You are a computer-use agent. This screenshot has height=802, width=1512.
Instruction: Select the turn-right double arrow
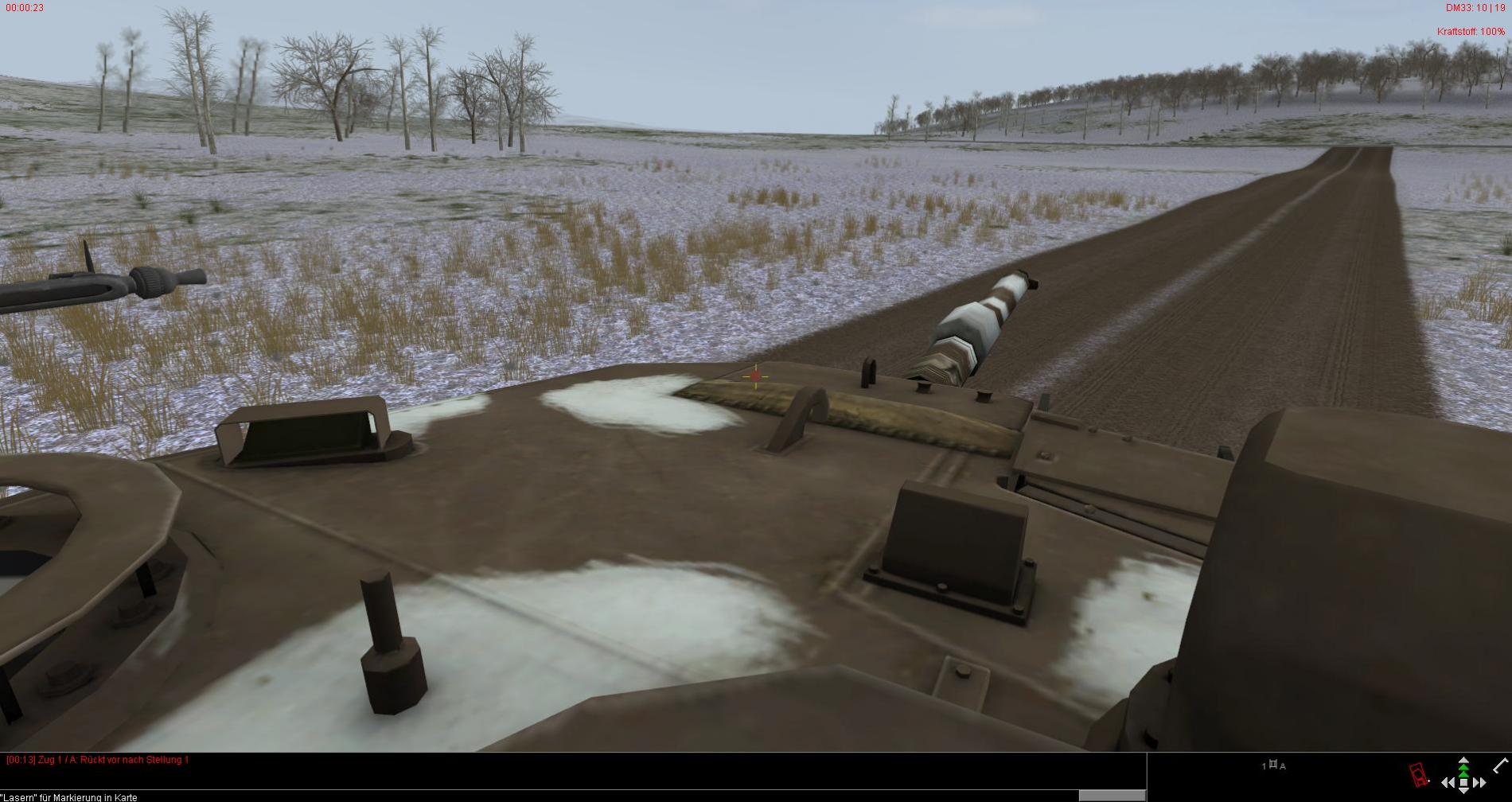1479,784
